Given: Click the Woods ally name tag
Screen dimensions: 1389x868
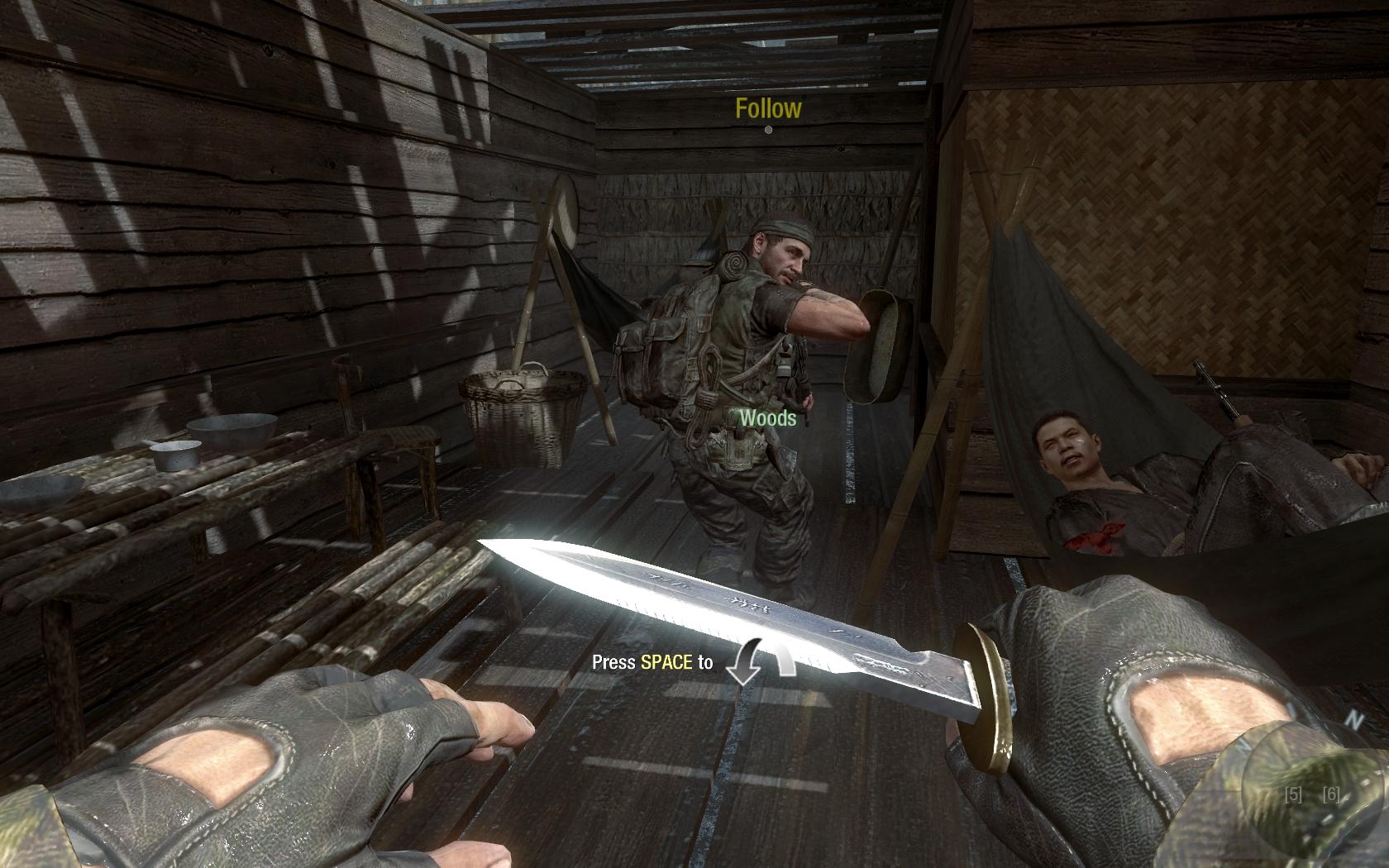Looking at the screenshot, I should coord(767,418).
